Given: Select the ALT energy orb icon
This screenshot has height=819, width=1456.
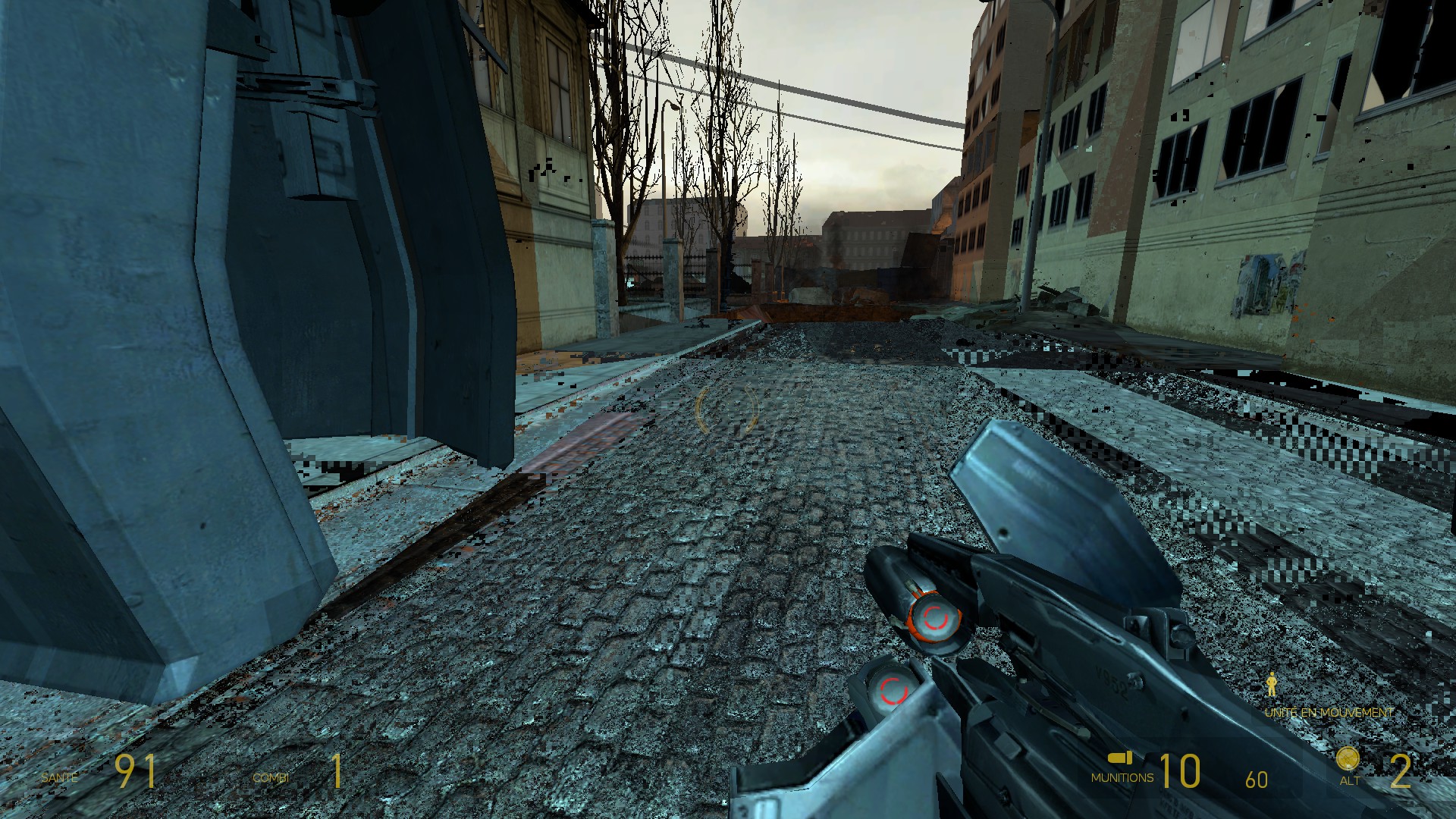Looking at the screenshot, I should point(1348,760).
